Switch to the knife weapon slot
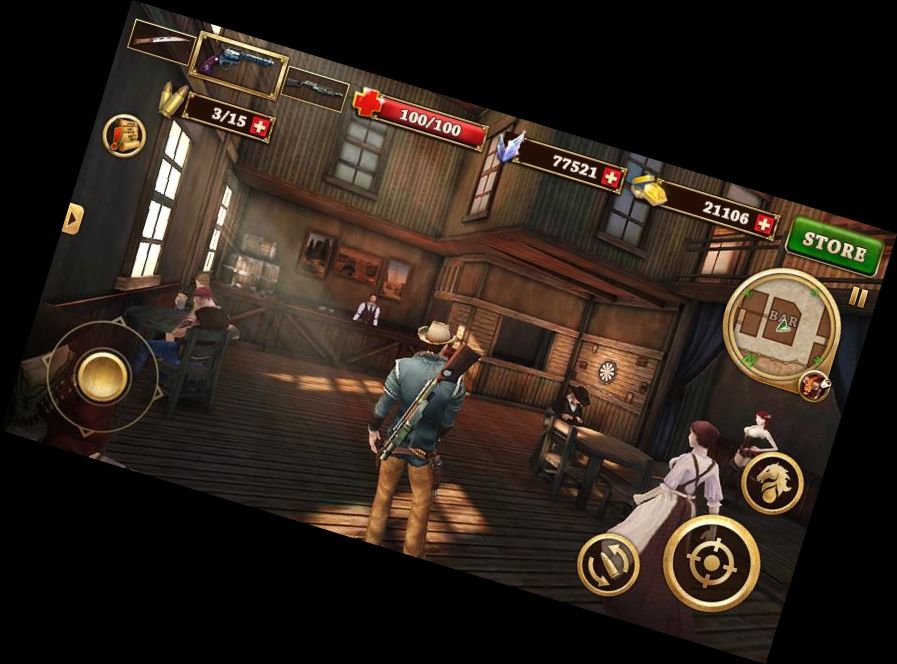Image resolution: width=897 pixels, height=664 pixels. [x=160, y=37]
